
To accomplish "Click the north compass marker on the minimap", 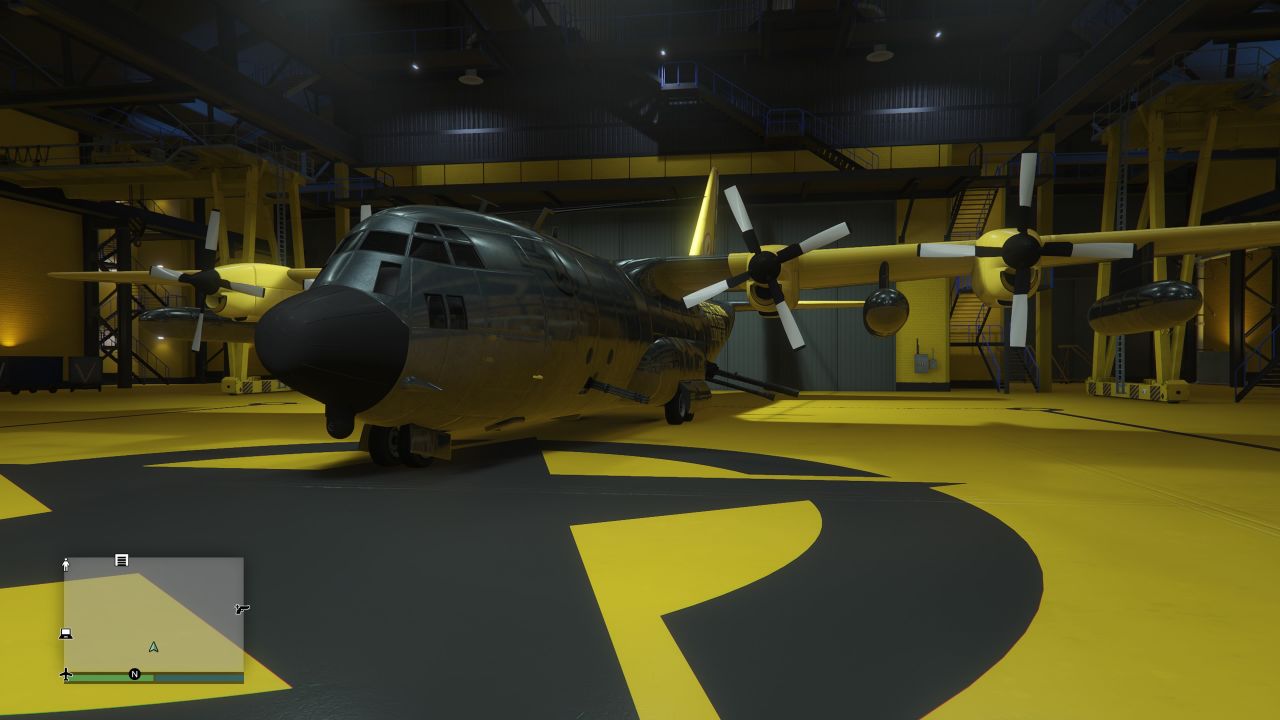I will pyautogui.click(x=135, y=674).
